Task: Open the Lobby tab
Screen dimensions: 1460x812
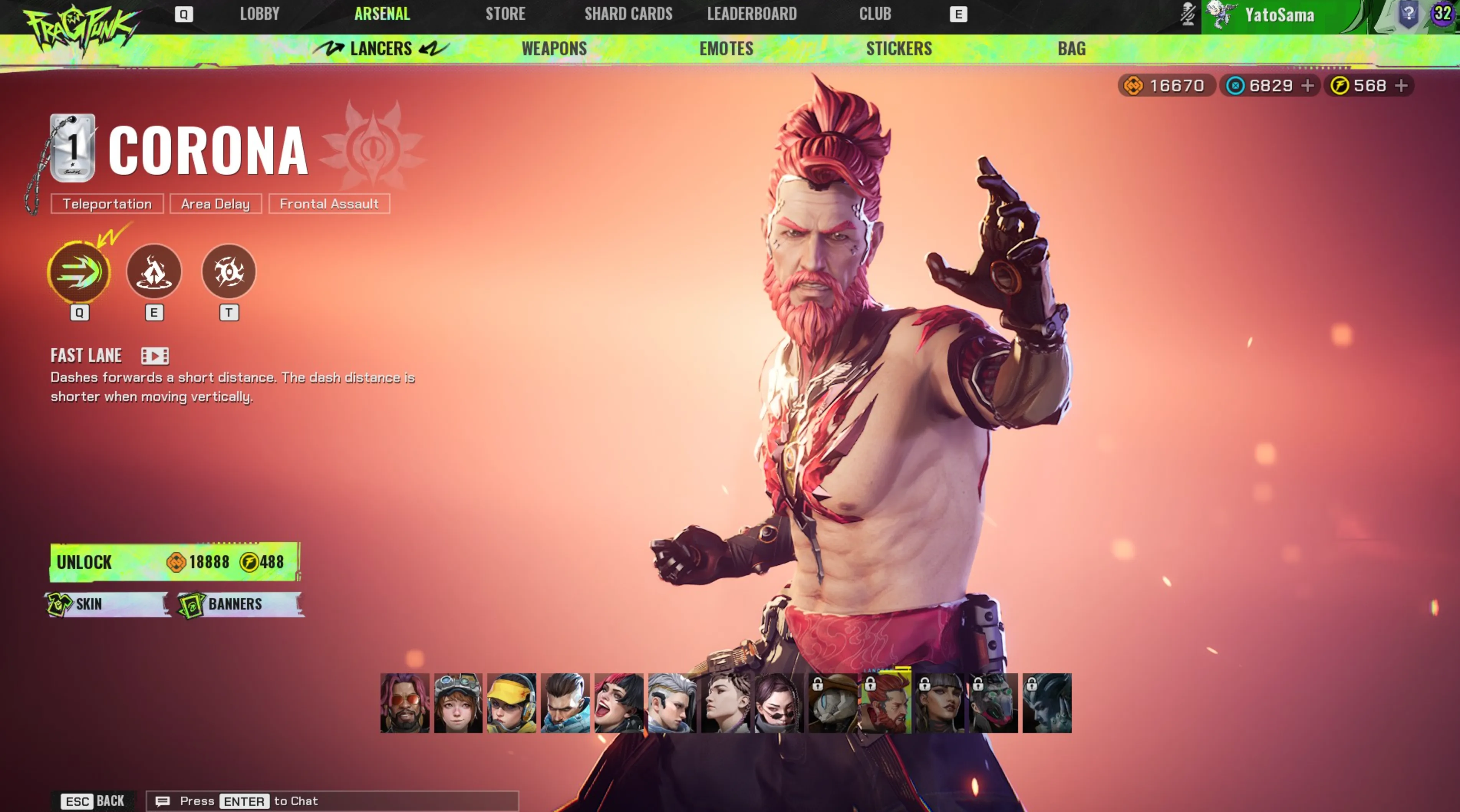Action: 259,14
